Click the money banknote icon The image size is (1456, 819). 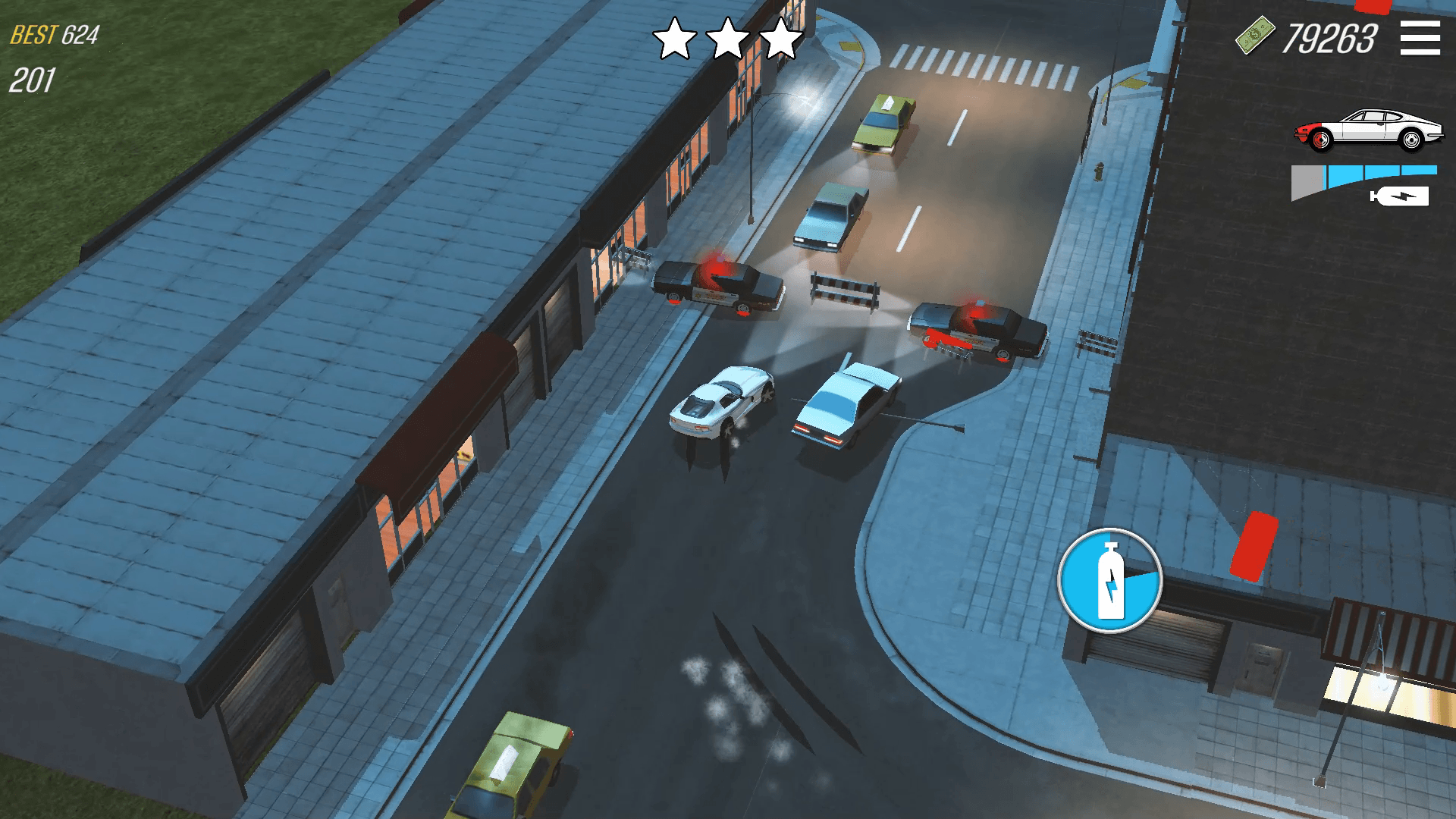click(1255, 34)
